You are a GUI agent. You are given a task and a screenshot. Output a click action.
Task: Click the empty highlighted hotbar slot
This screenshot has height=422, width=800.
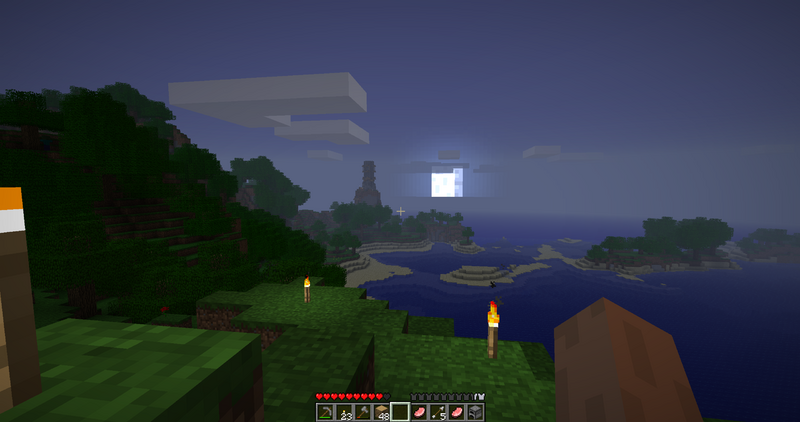click(x=400, y=411)
